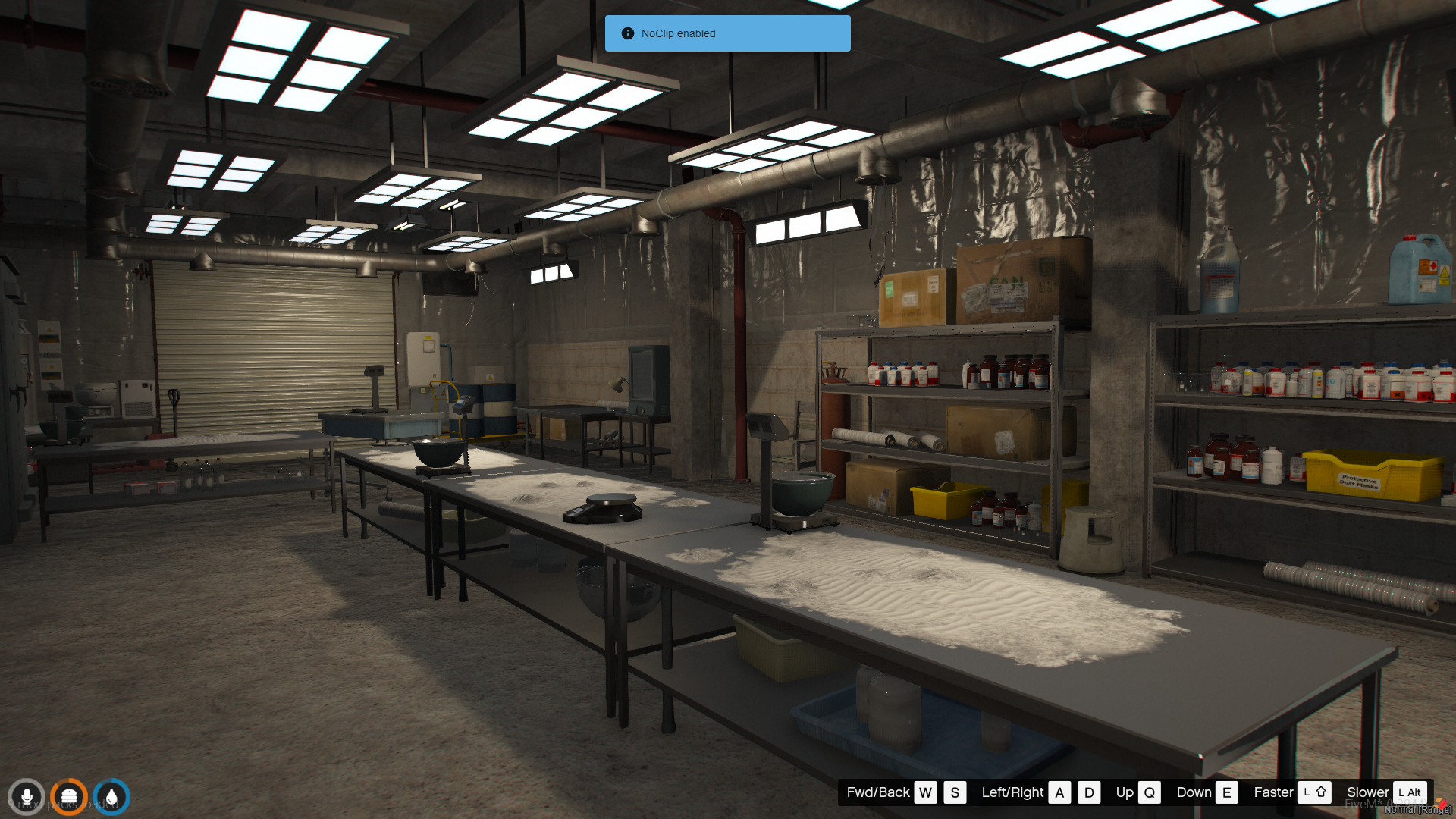
Task: Click the microphone voice status icon
Action: 27,797
